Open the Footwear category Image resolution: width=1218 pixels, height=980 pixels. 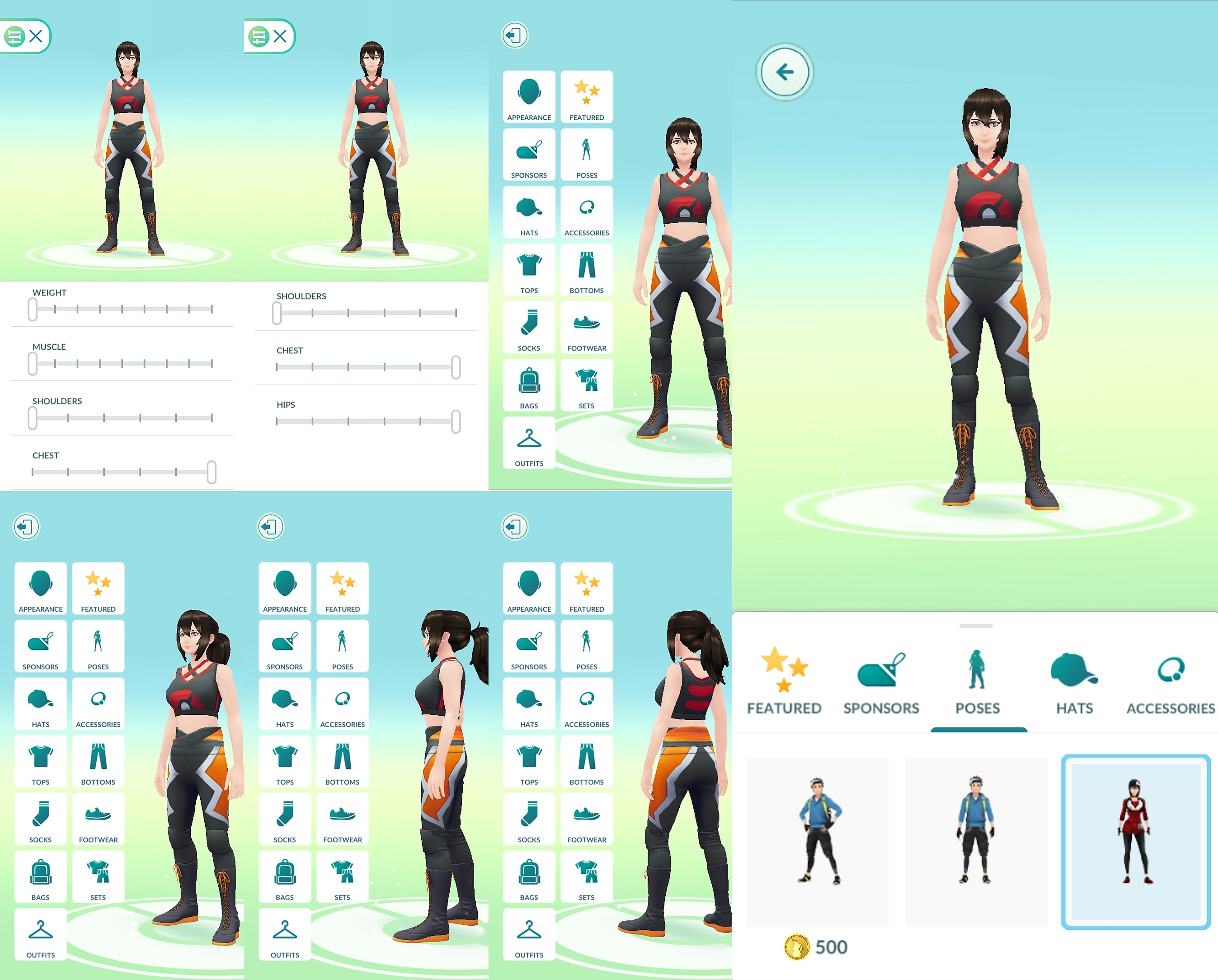coord(587,328)
